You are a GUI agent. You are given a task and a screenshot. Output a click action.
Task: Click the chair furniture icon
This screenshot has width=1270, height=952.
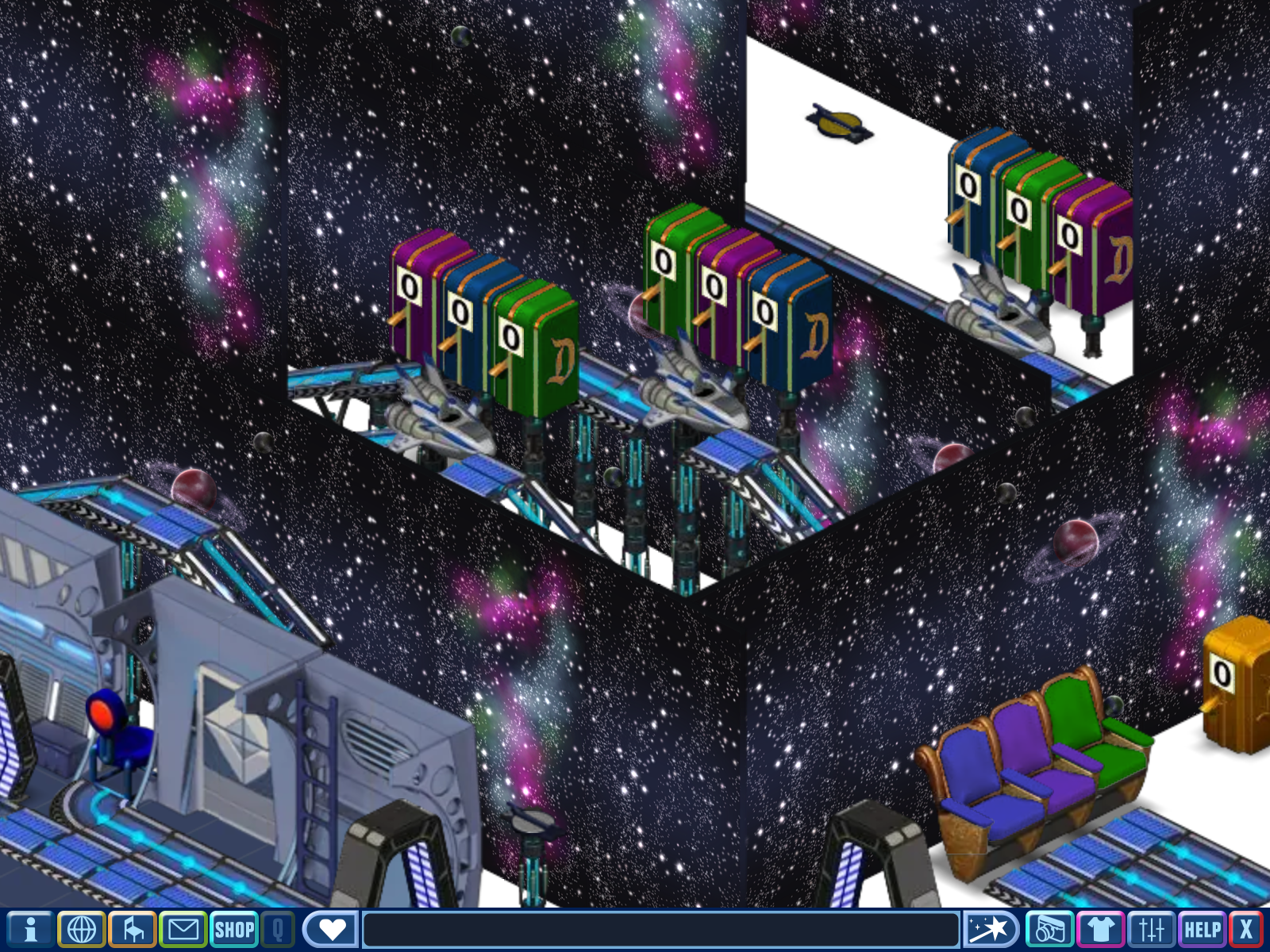(x=133, y=929)
